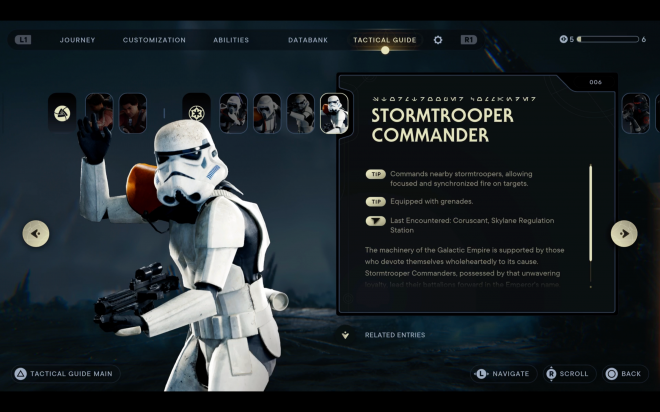Go to the Abilities tab
Image resolution: width=660 pixels, height=412 pixels.
click(231, 40)
